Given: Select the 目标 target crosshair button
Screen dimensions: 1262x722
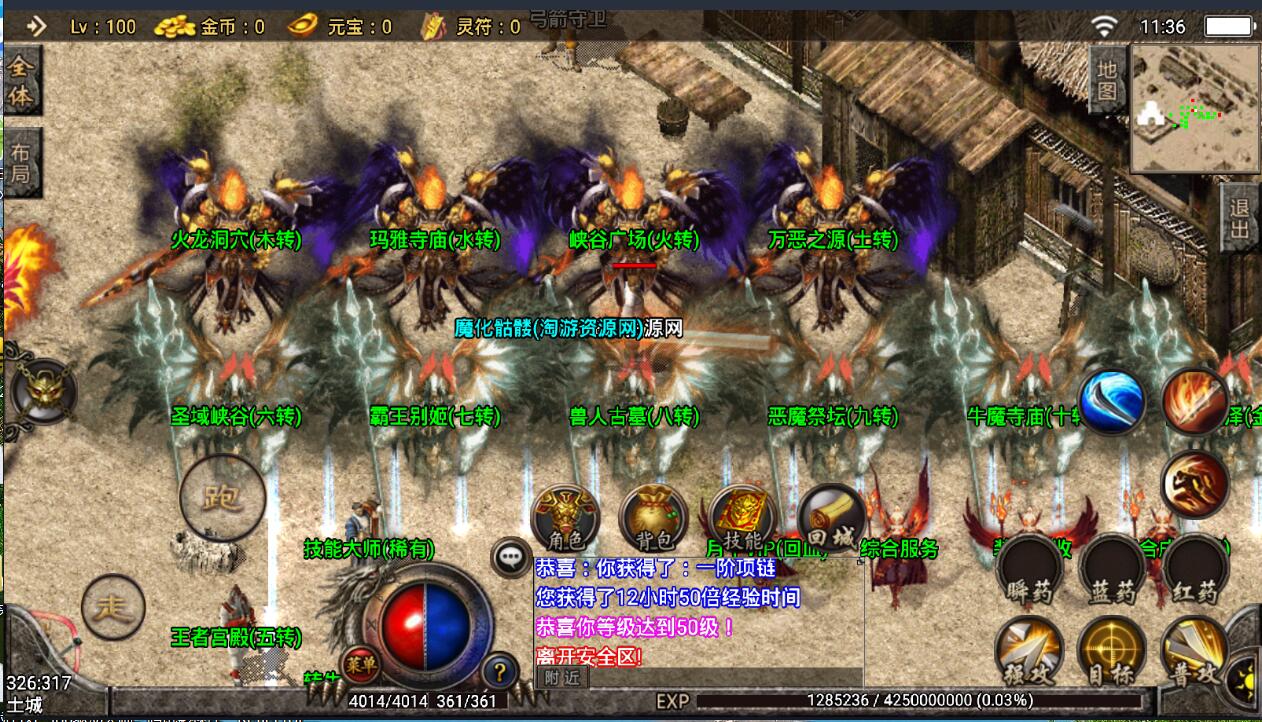Looking at the screenshot, I should [x=1111, y=652].
